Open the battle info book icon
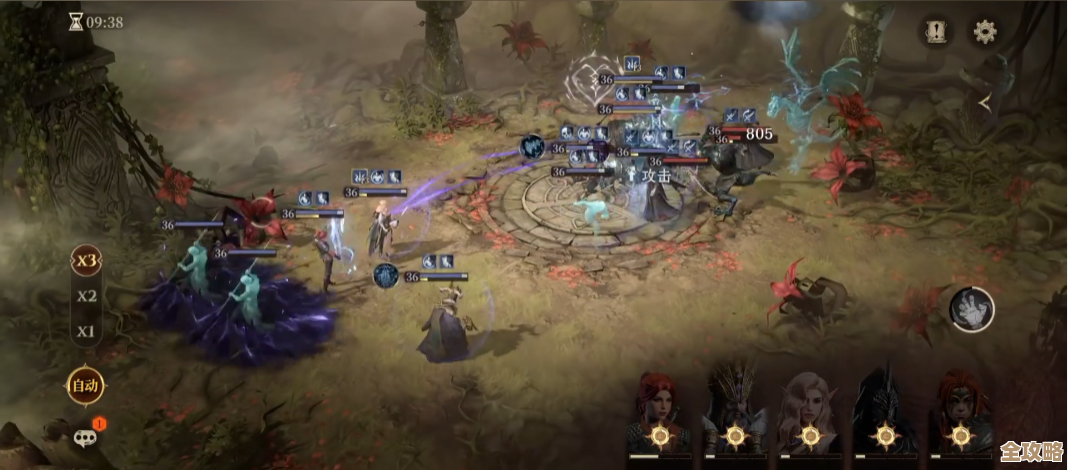 click(936, 31)
